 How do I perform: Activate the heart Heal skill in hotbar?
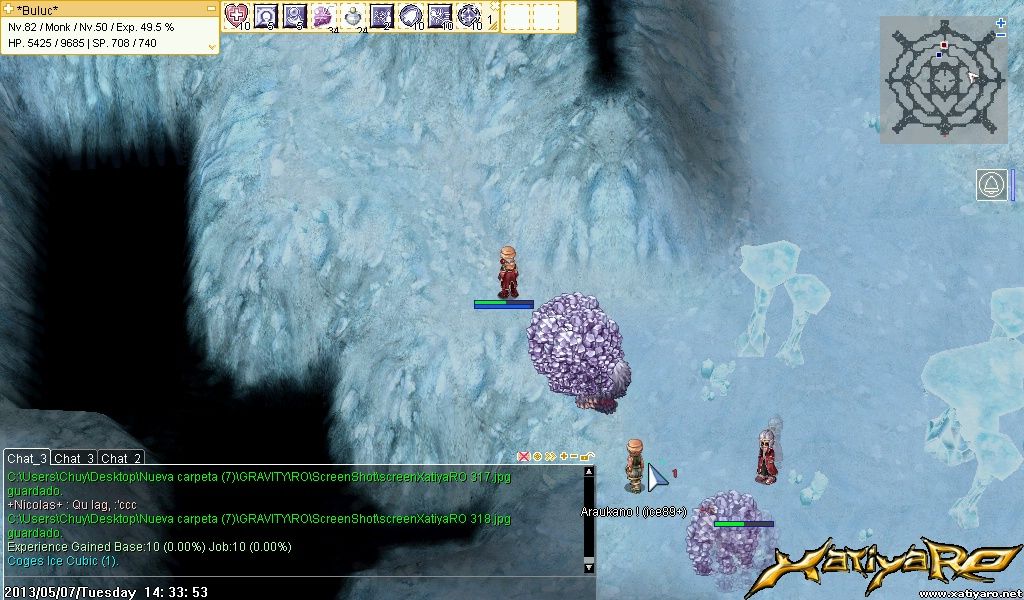click(x=236, y=15)
